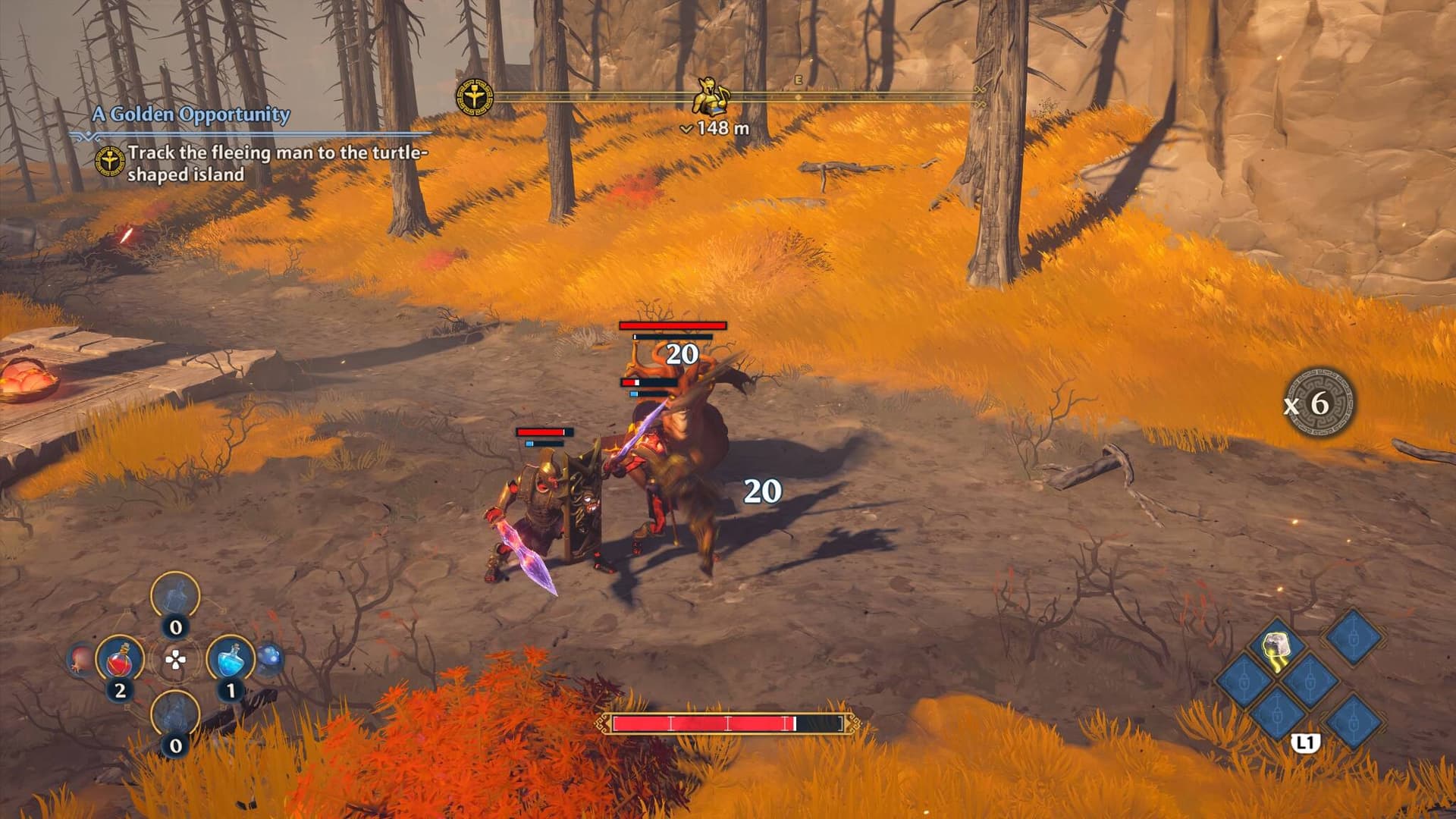
Task: Click the E direction letter on the compass
Action: point(798,77)
